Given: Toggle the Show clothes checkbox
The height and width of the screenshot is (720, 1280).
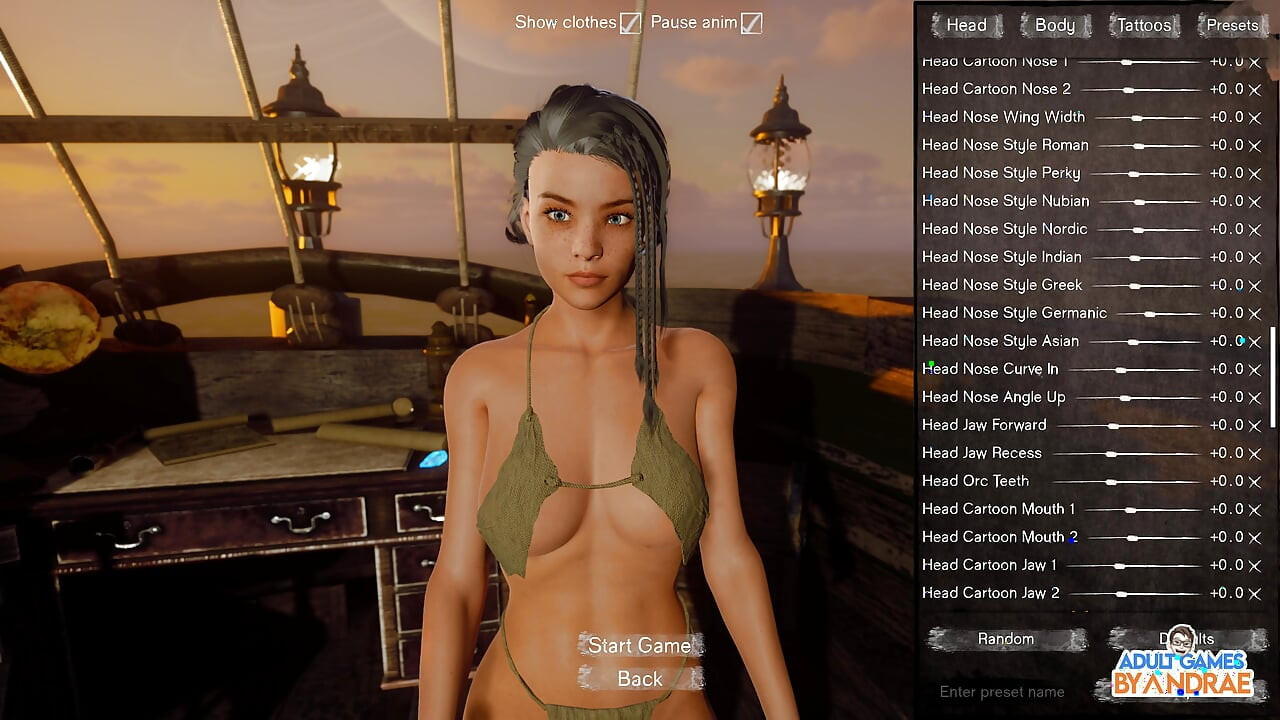Looking at the screenshot, I should 630,23.
